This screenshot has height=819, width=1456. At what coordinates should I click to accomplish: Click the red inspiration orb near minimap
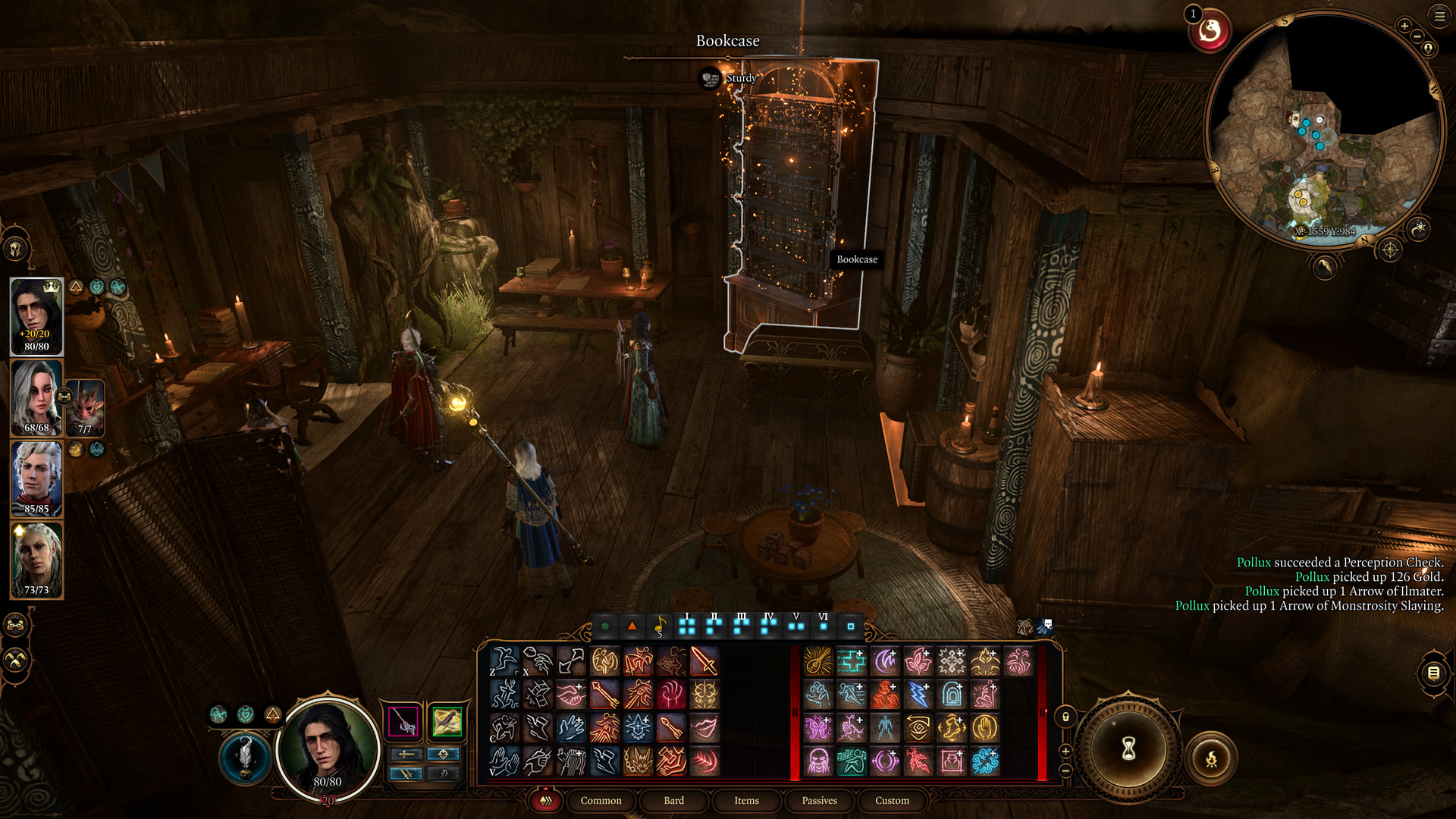[1210, 32]
